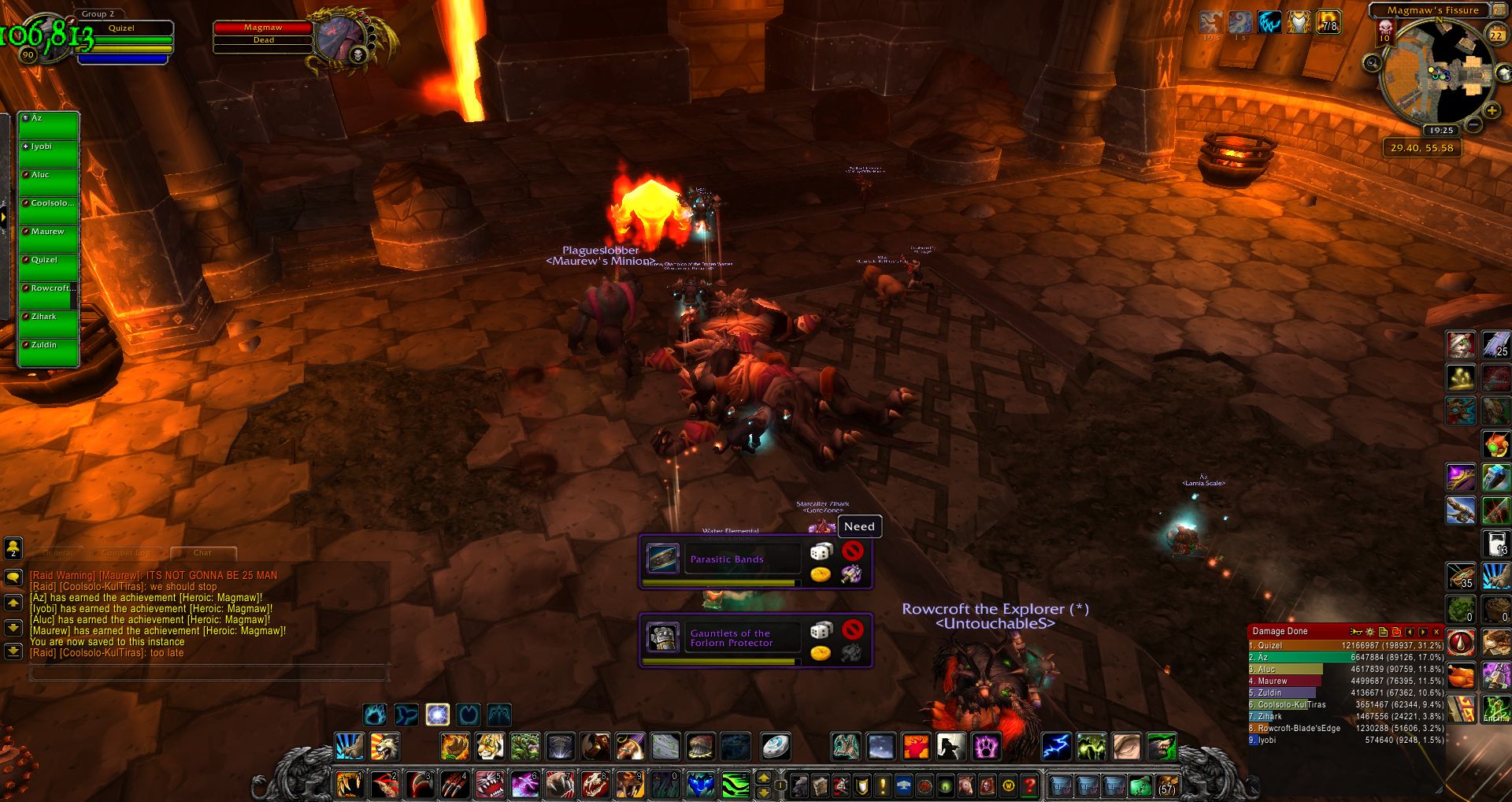Pass on Gauntlets of the Forlorn Protector
1512x802 pixels.
(852, 629)
